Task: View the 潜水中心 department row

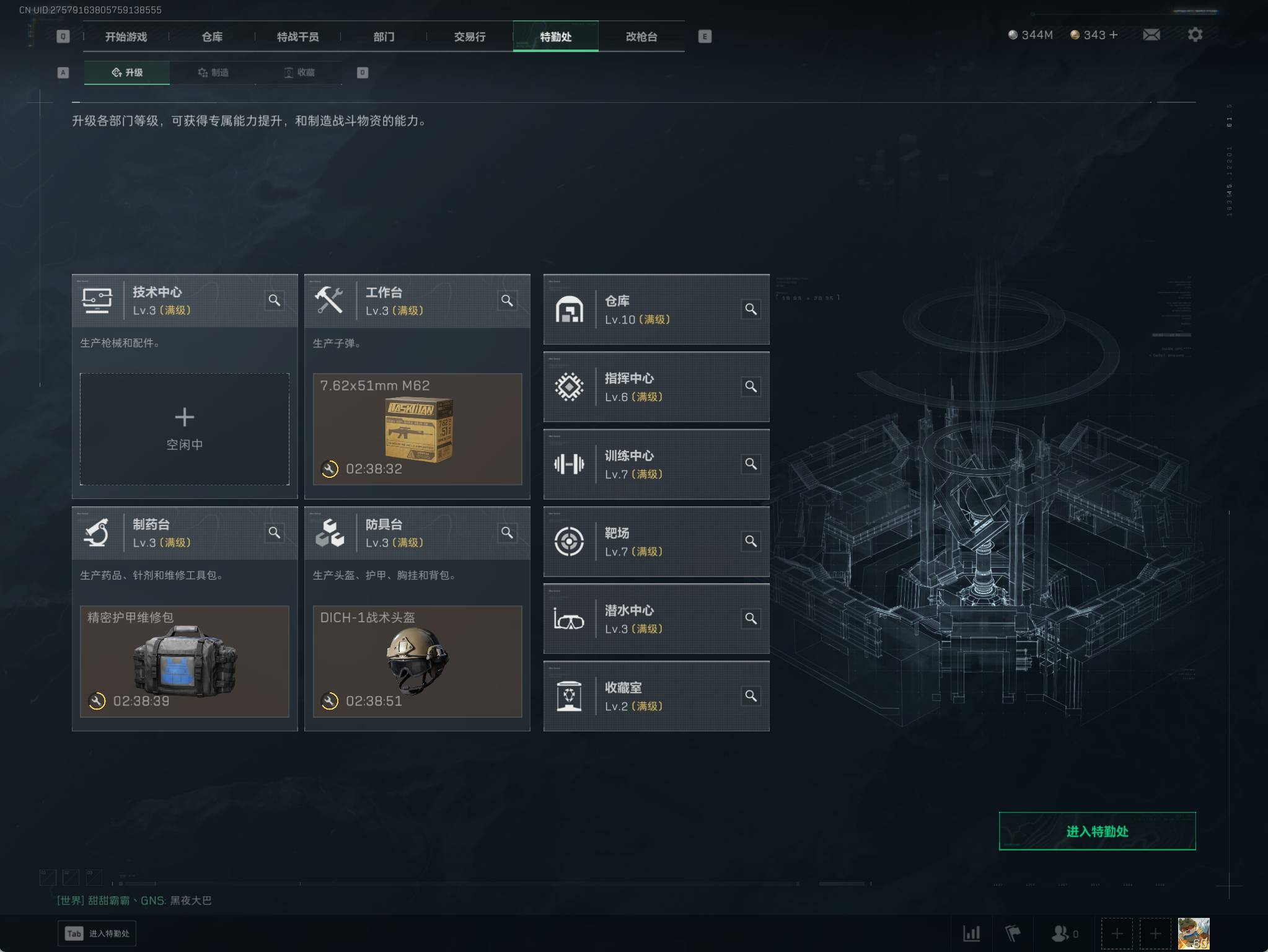Action: pyautogui.click(x=656, y=619)
